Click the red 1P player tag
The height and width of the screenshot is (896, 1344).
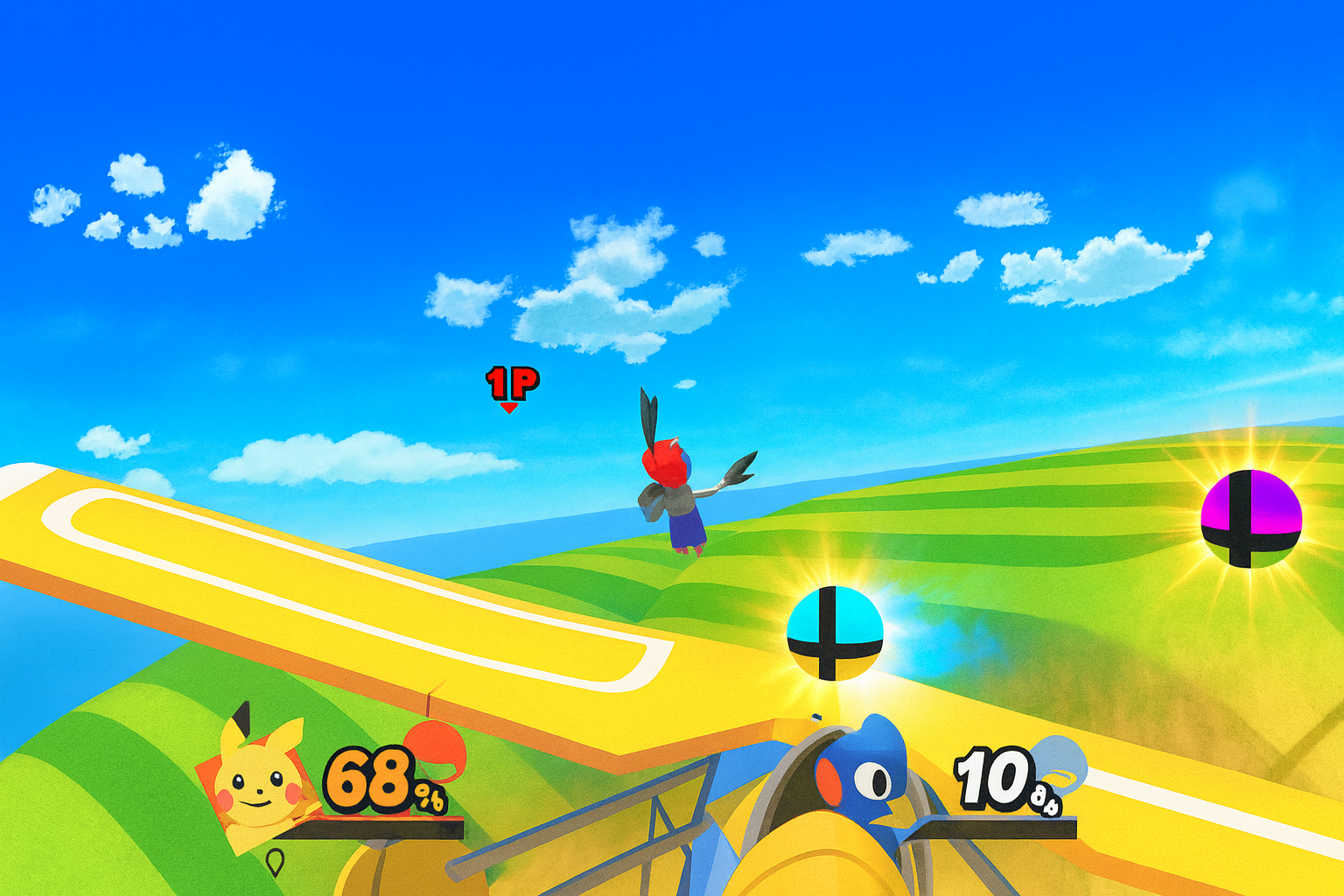[512, 384]
